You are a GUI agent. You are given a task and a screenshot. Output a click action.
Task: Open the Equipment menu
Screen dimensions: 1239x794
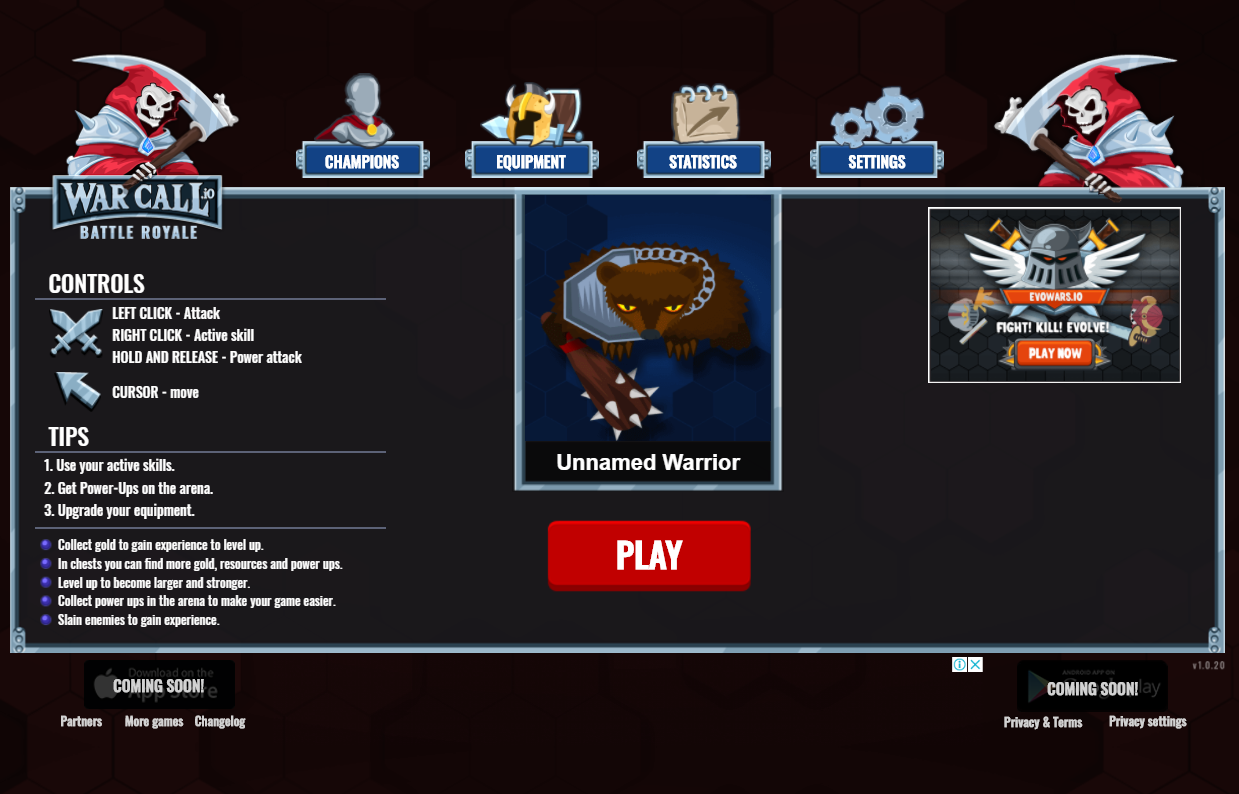click(531, 161)
